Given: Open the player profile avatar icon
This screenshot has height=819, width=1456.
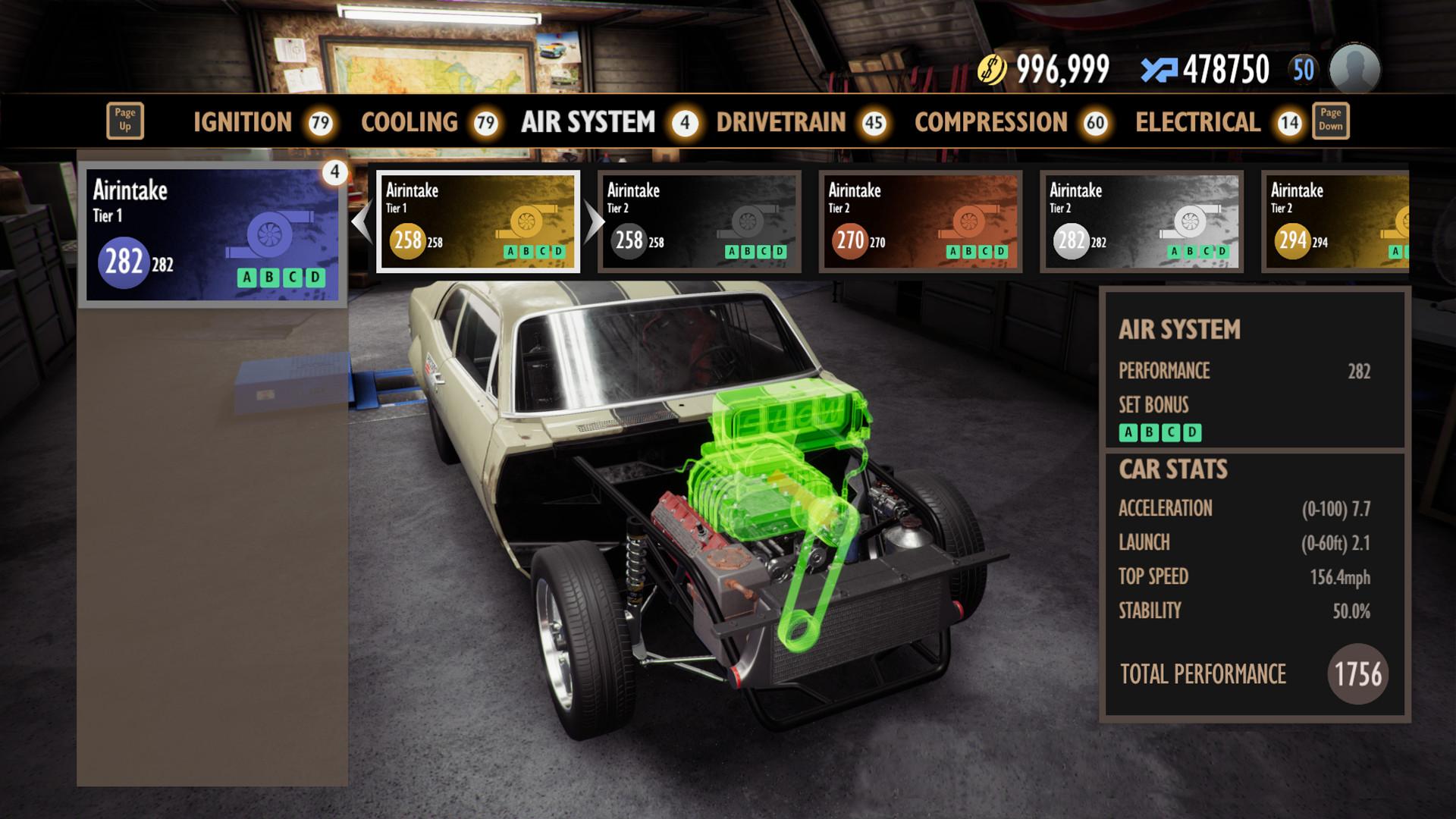Looking at the screenshot, I should (x=1356, y=70).
